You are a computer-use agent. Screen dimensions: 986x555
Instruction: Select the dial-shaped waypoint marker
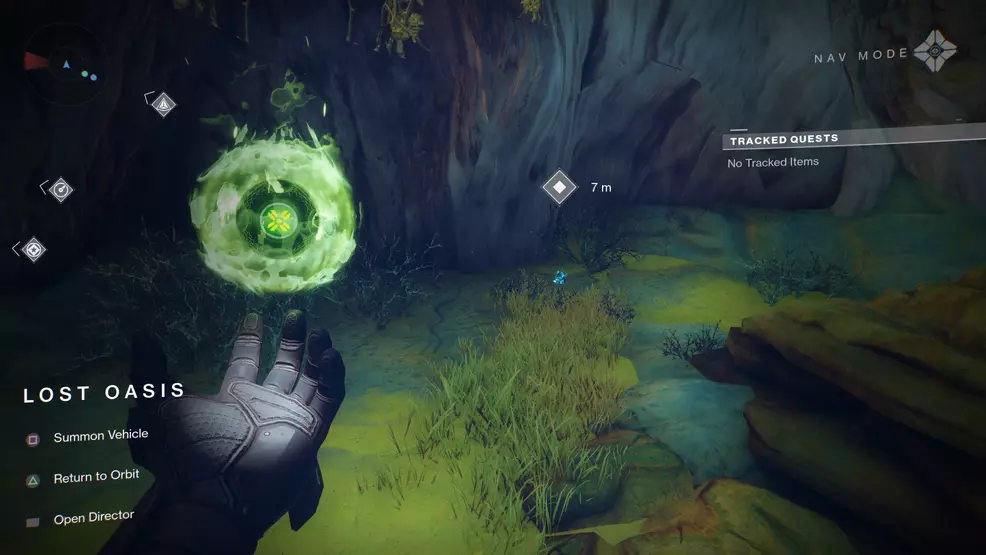click(61, 189)
